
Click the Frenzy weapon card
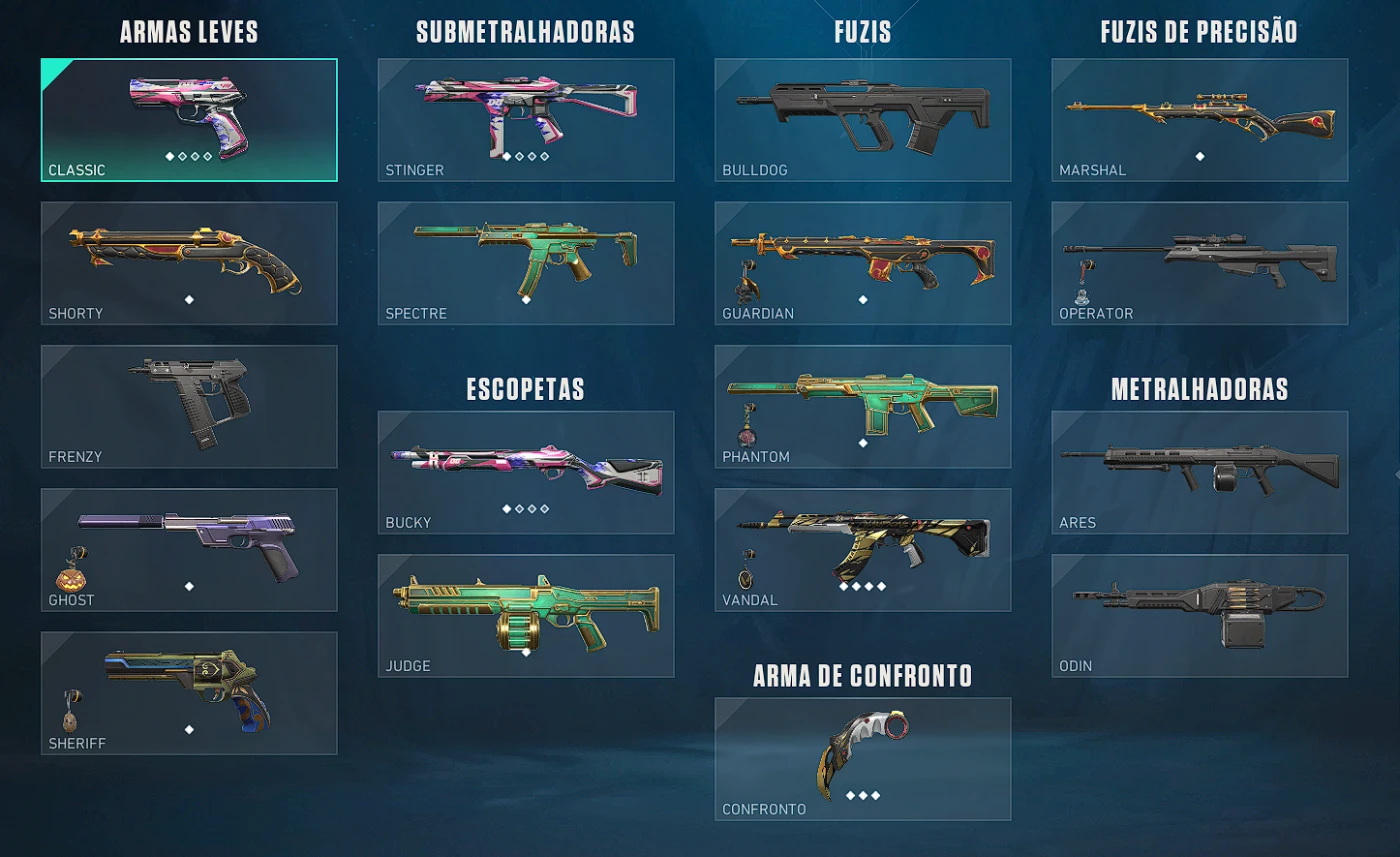[189, 406]
